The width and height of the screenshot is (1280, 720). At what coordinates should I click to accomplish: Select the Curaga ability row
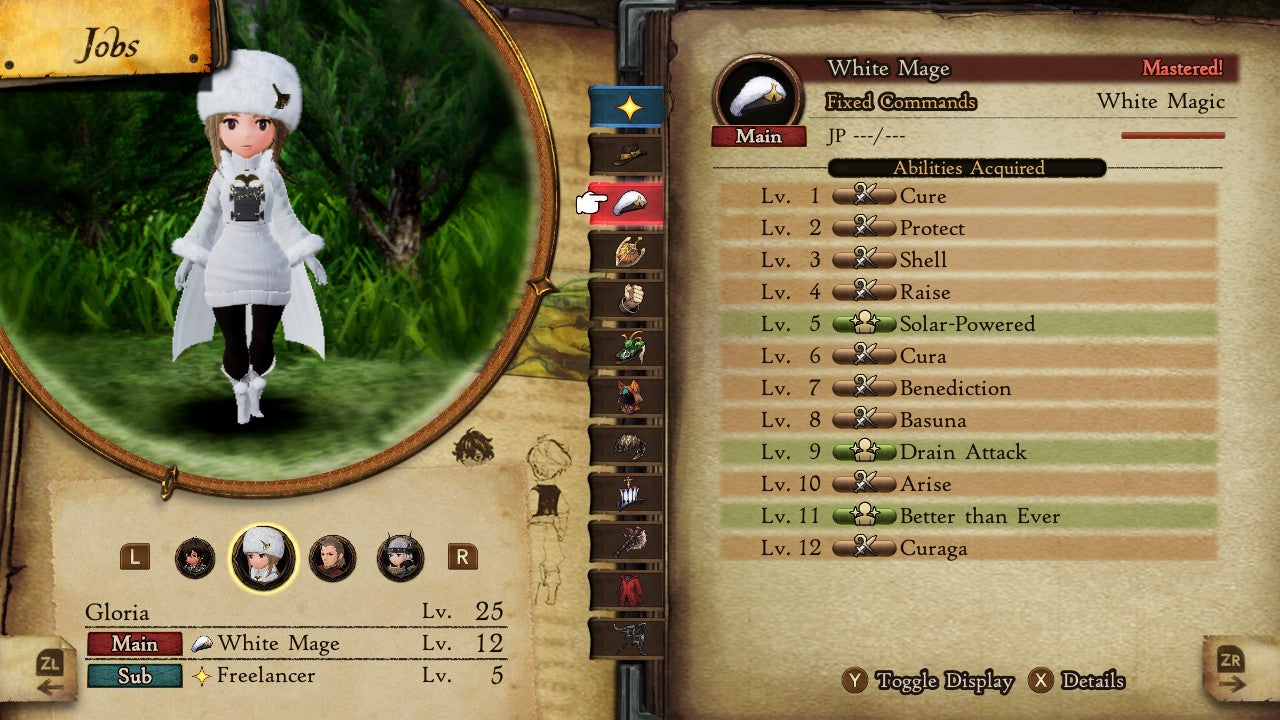(x=966, y=548)
